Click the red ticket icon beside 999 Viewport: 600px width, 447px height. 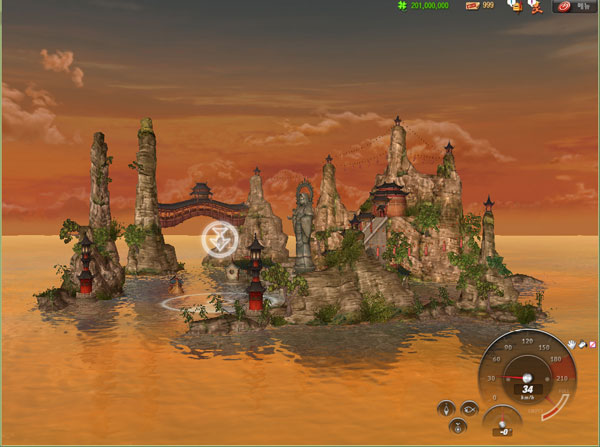click(472, 6)
